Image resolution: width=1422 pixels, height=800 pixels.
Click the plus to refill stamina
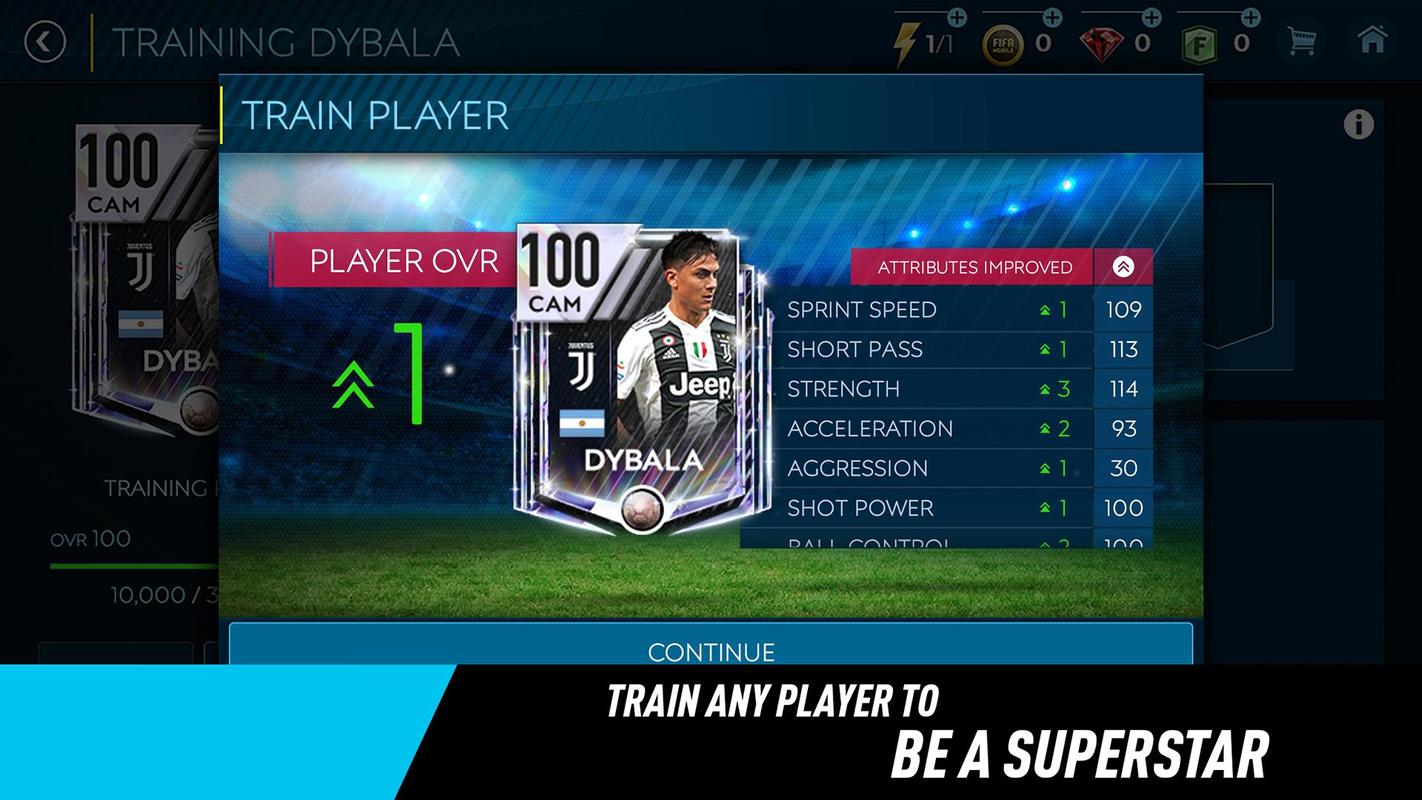(x=957, y=17)
